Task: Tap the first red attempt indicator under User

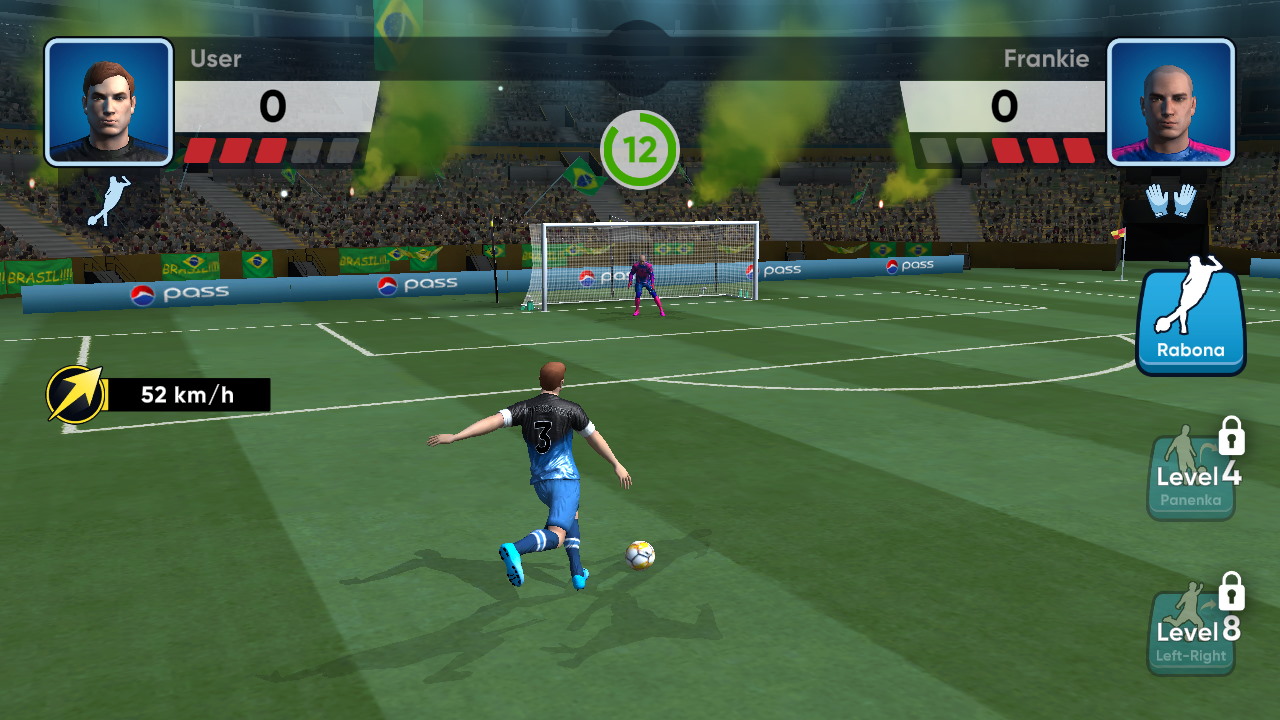Action: pyautogui.click(x=200, y=149)
